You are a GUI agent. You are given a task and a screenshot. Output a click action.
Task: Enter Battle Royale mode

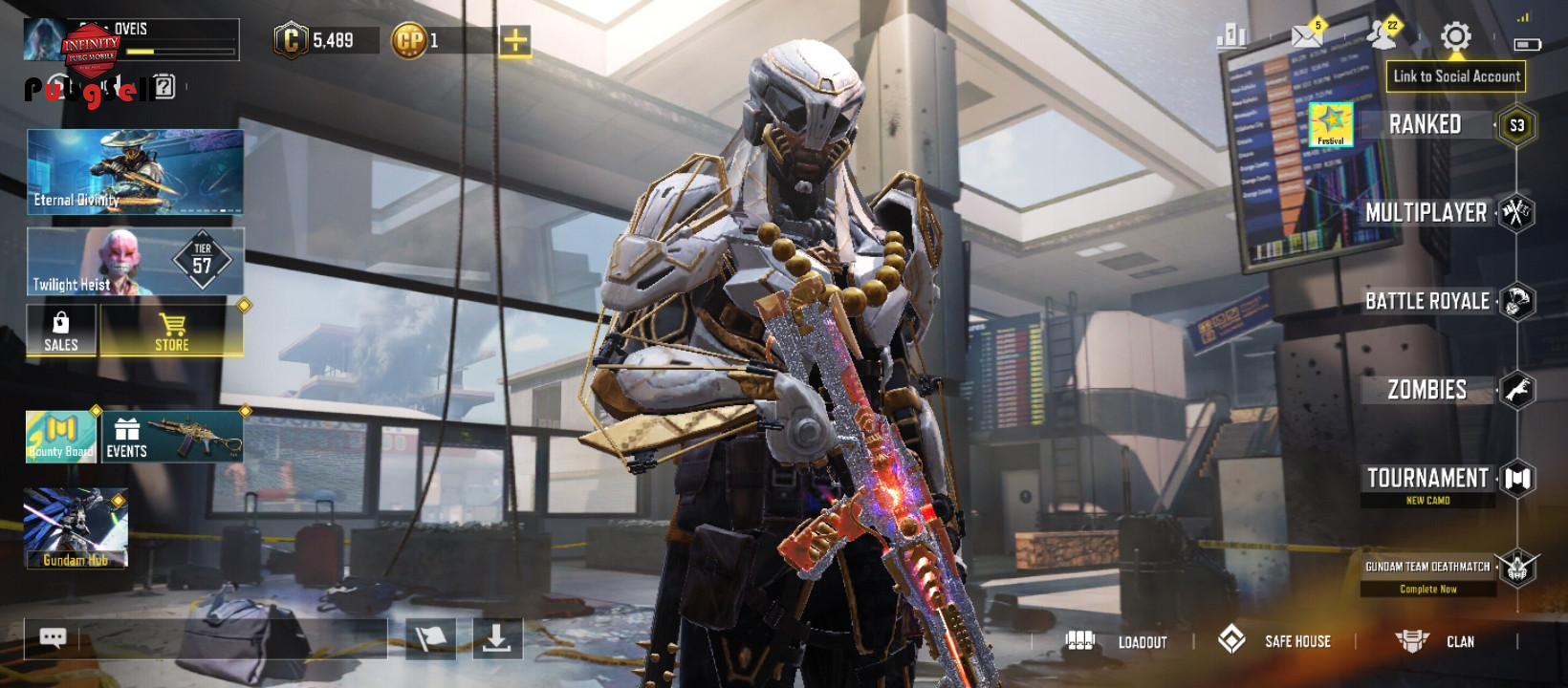click(1427, 302)
